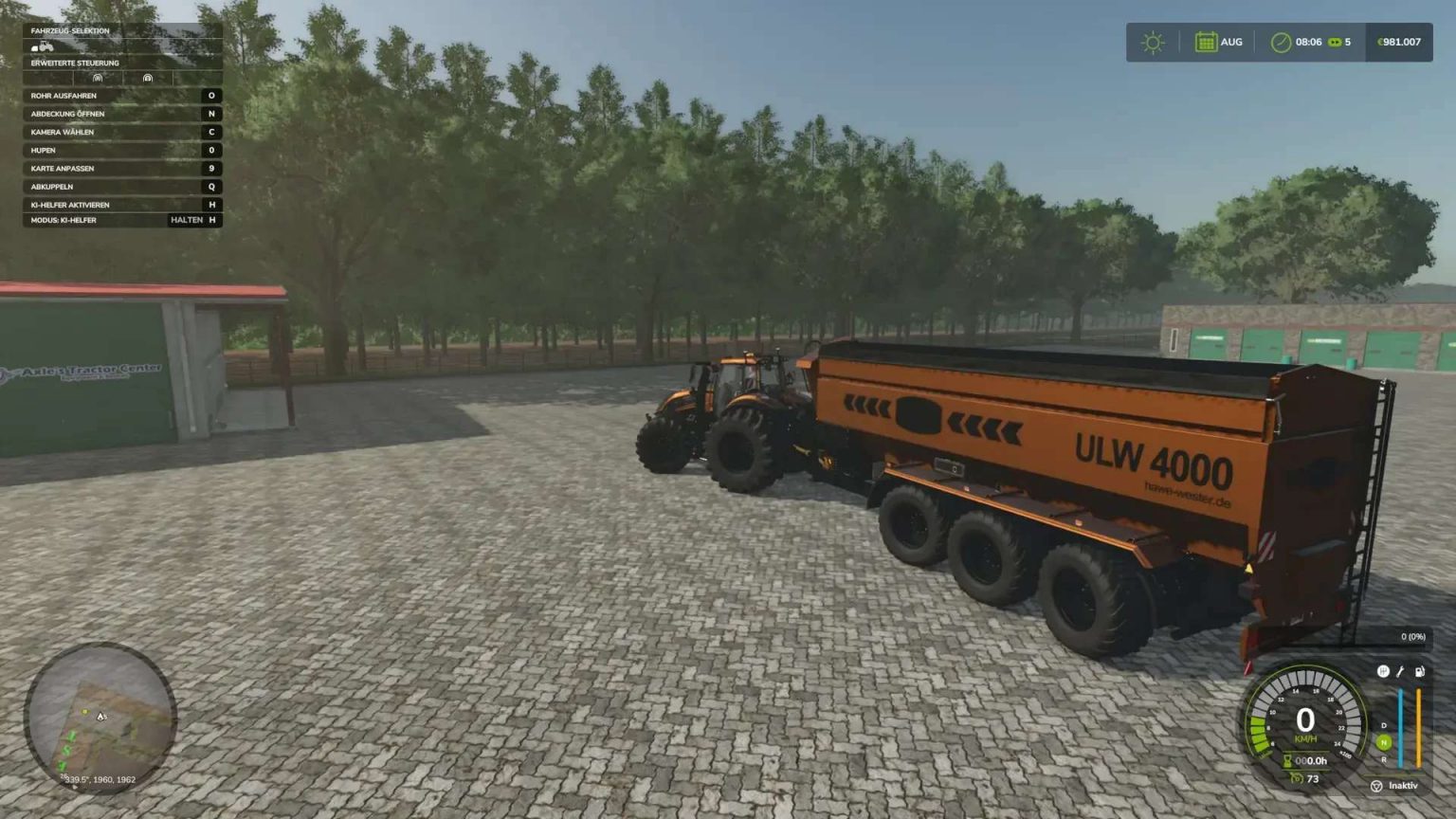Select the tractor icon in Fahrzeug-Selektion
1456x819 pixels.
click(x=45, y=46)
